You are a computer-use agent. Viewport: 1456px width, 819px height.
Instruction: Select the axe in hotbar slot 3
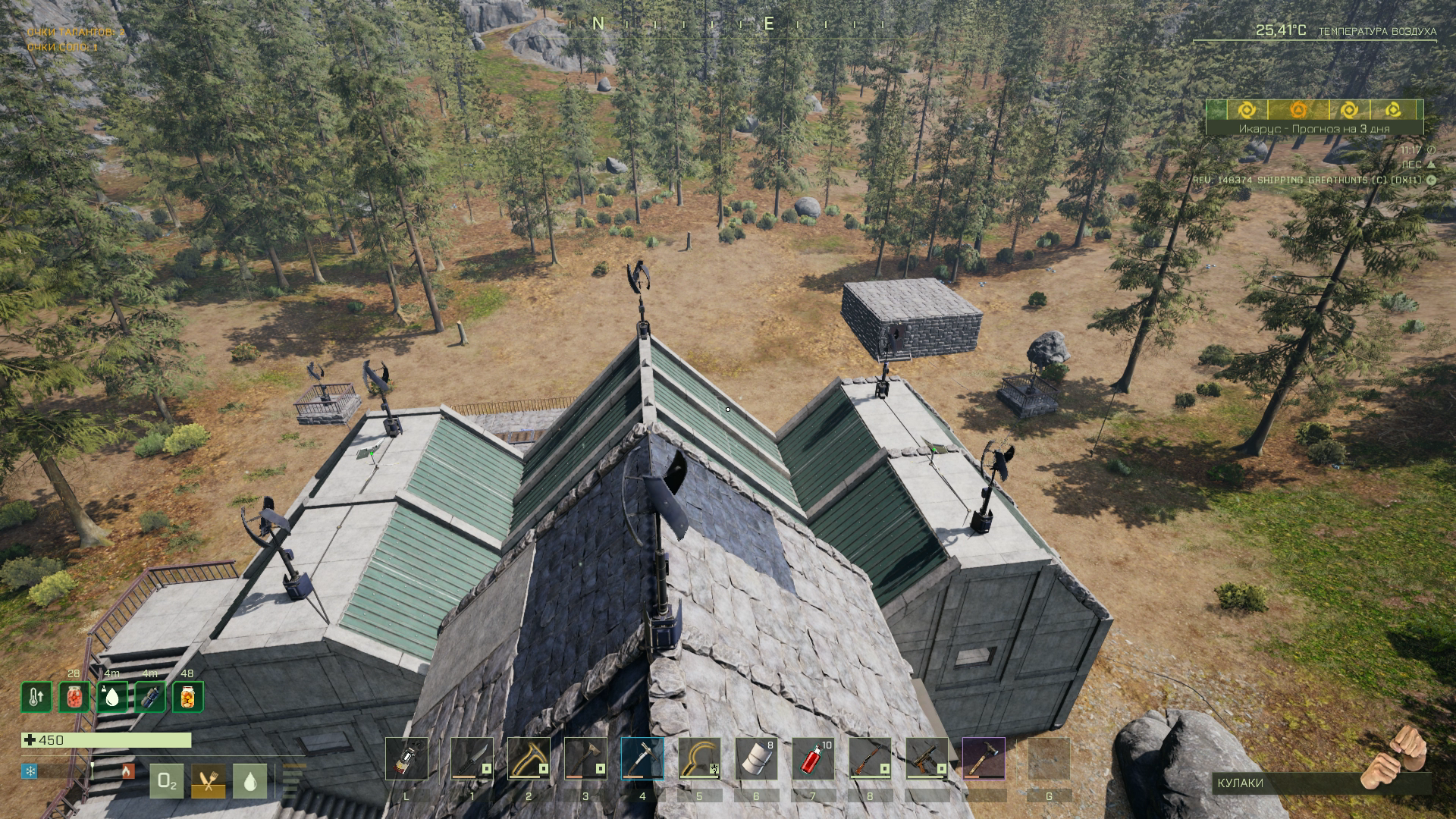click(585, 758)
